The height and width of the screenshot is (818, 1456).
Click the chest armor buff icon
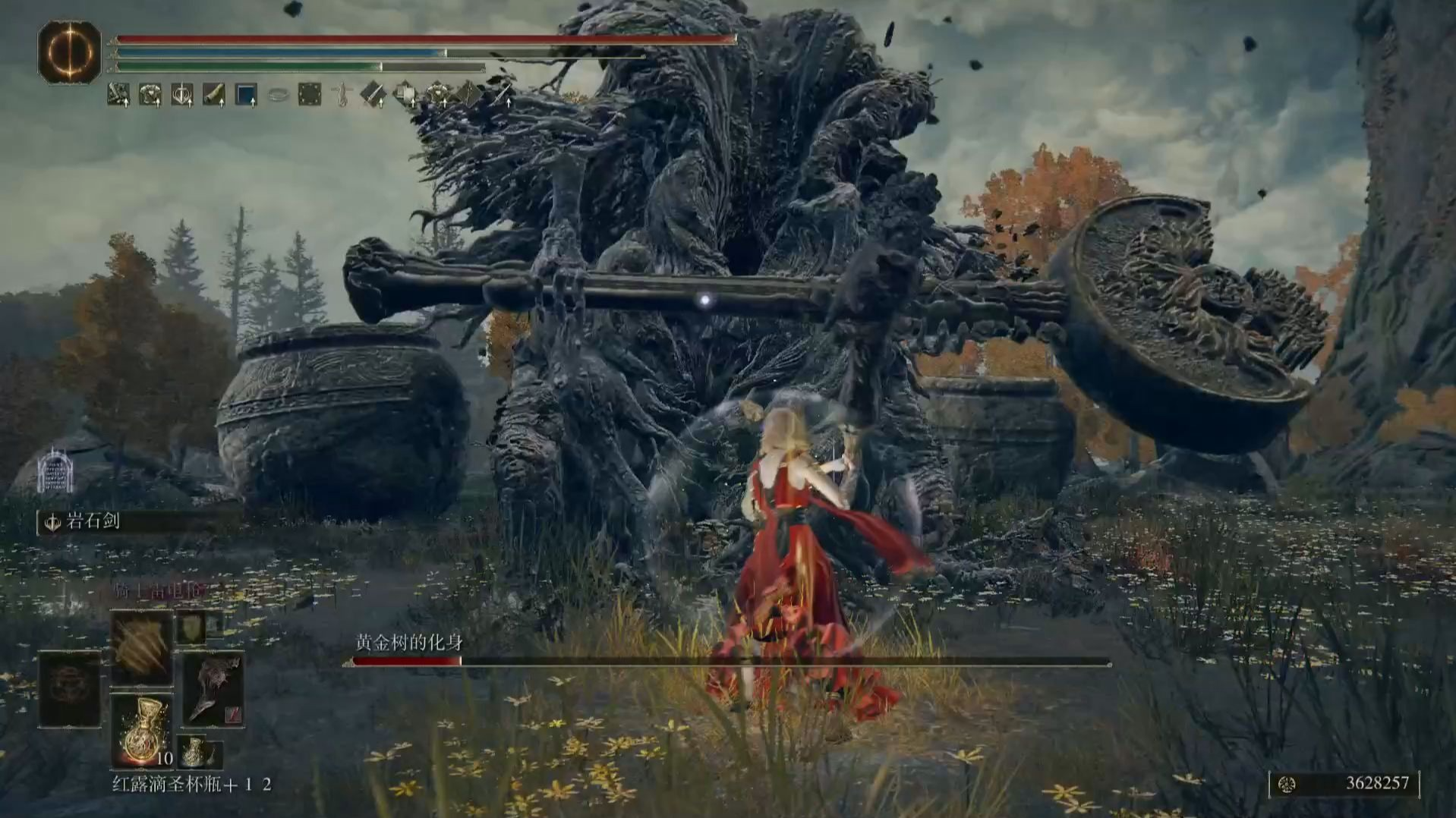[150, 95]
